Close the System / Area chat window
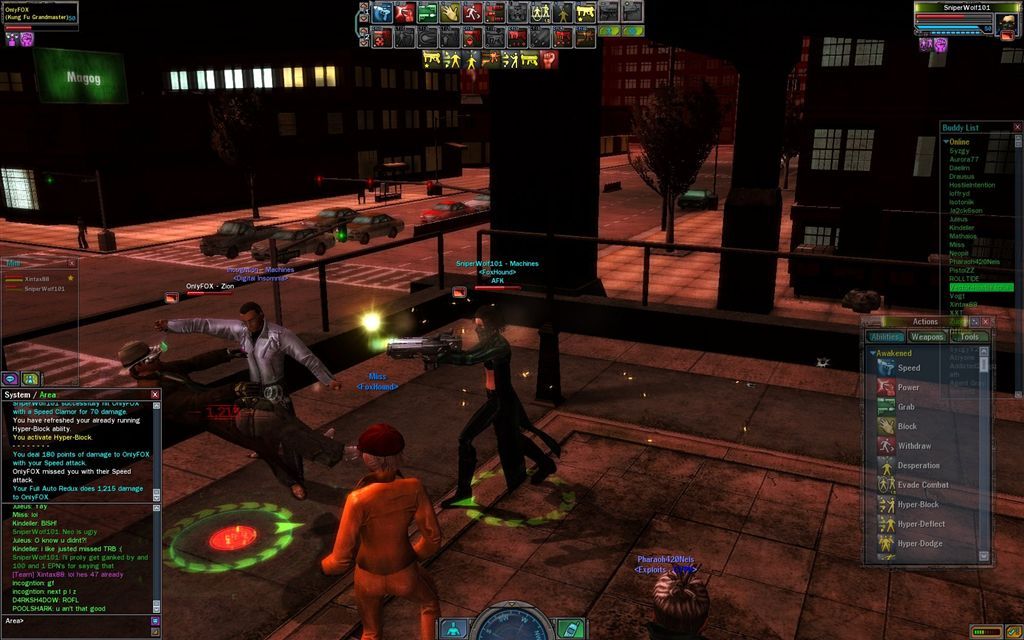This screenshot has height=640, width=1024. click(x=155, y=395)
